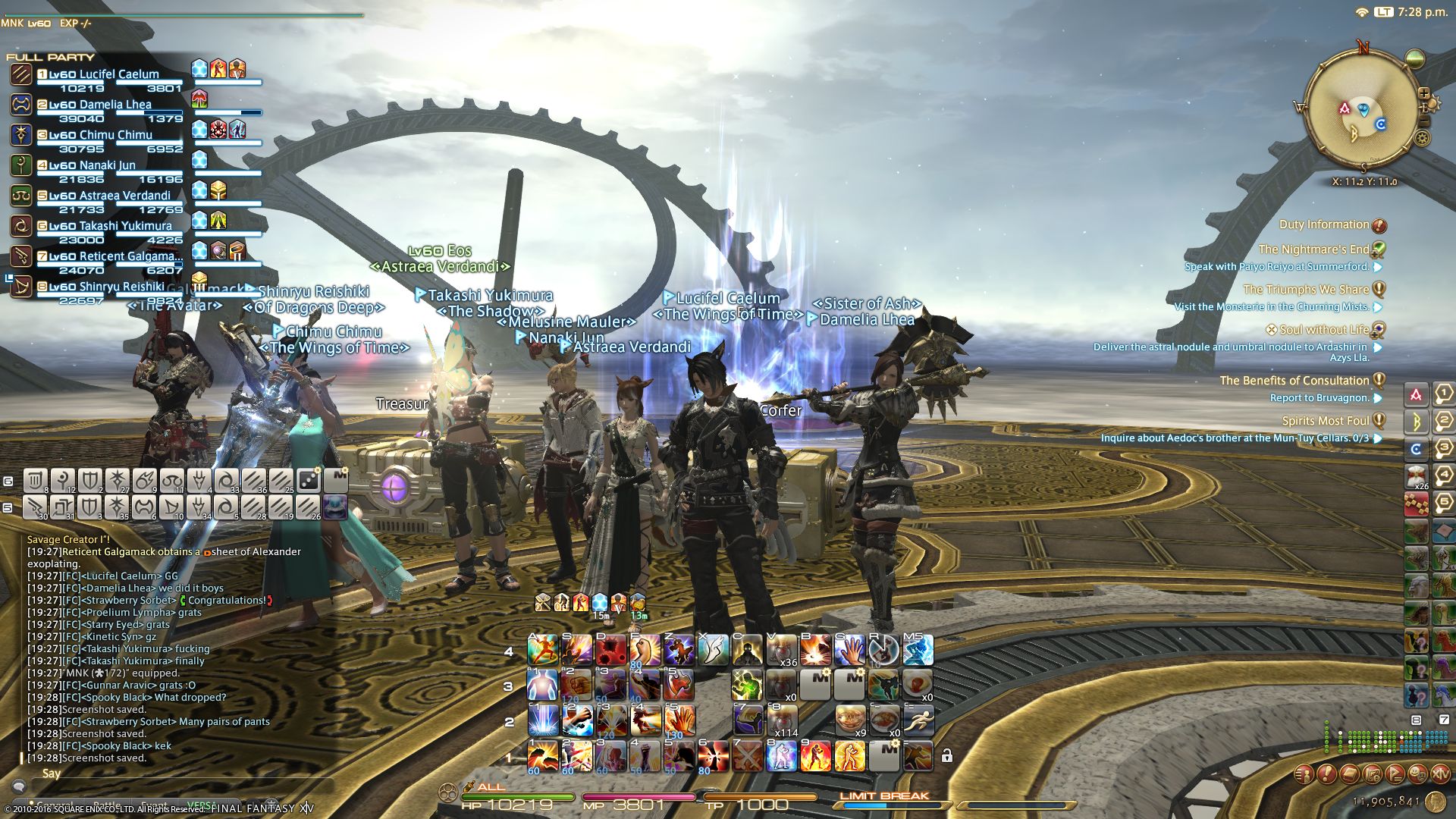Viewport: 1456px width, 819px height.
Task: Open the Duty Information entry
Action: 1324,224
